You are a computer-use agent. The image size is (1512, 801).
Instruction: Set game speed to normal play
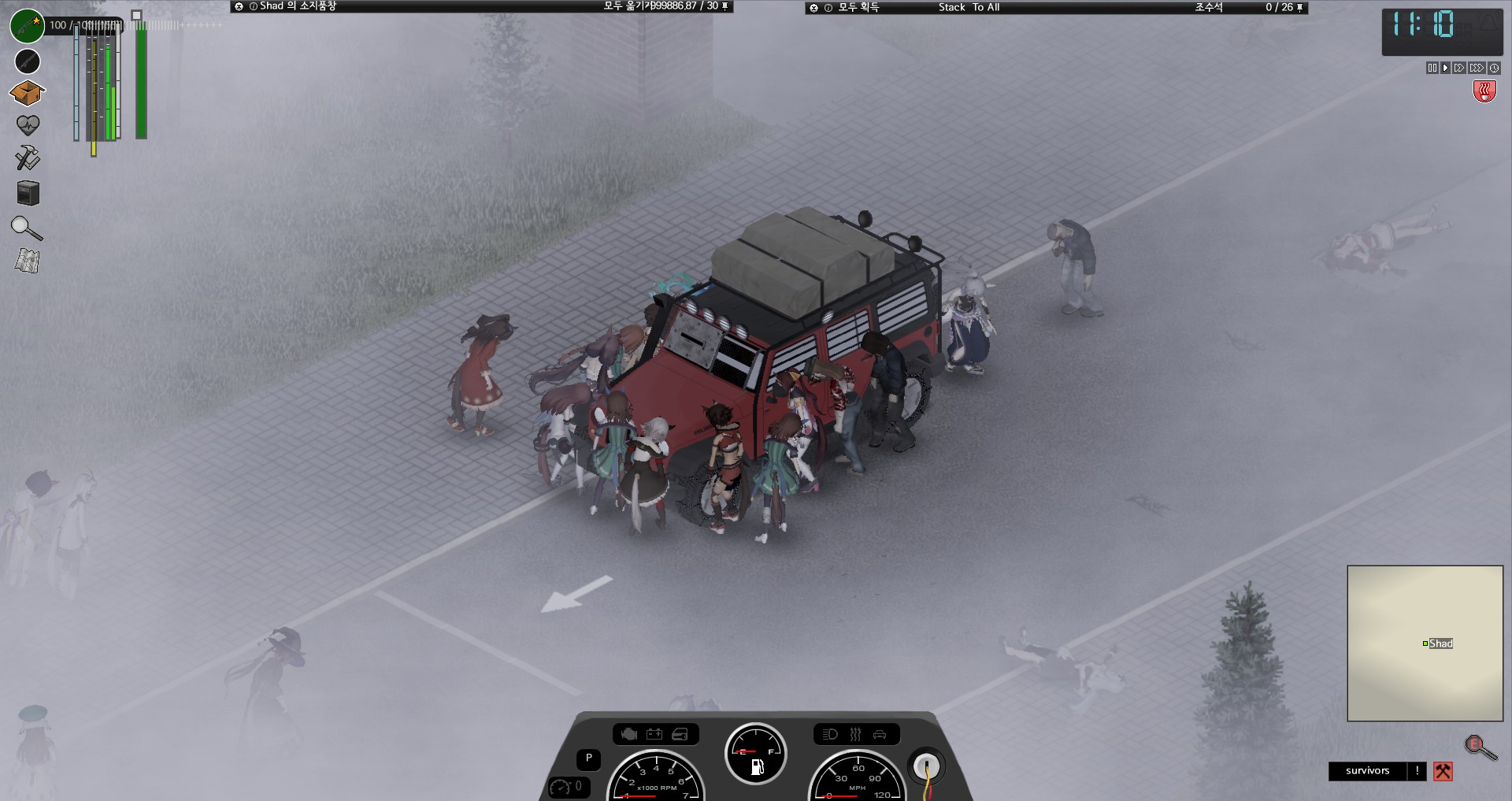point(1445,69)
